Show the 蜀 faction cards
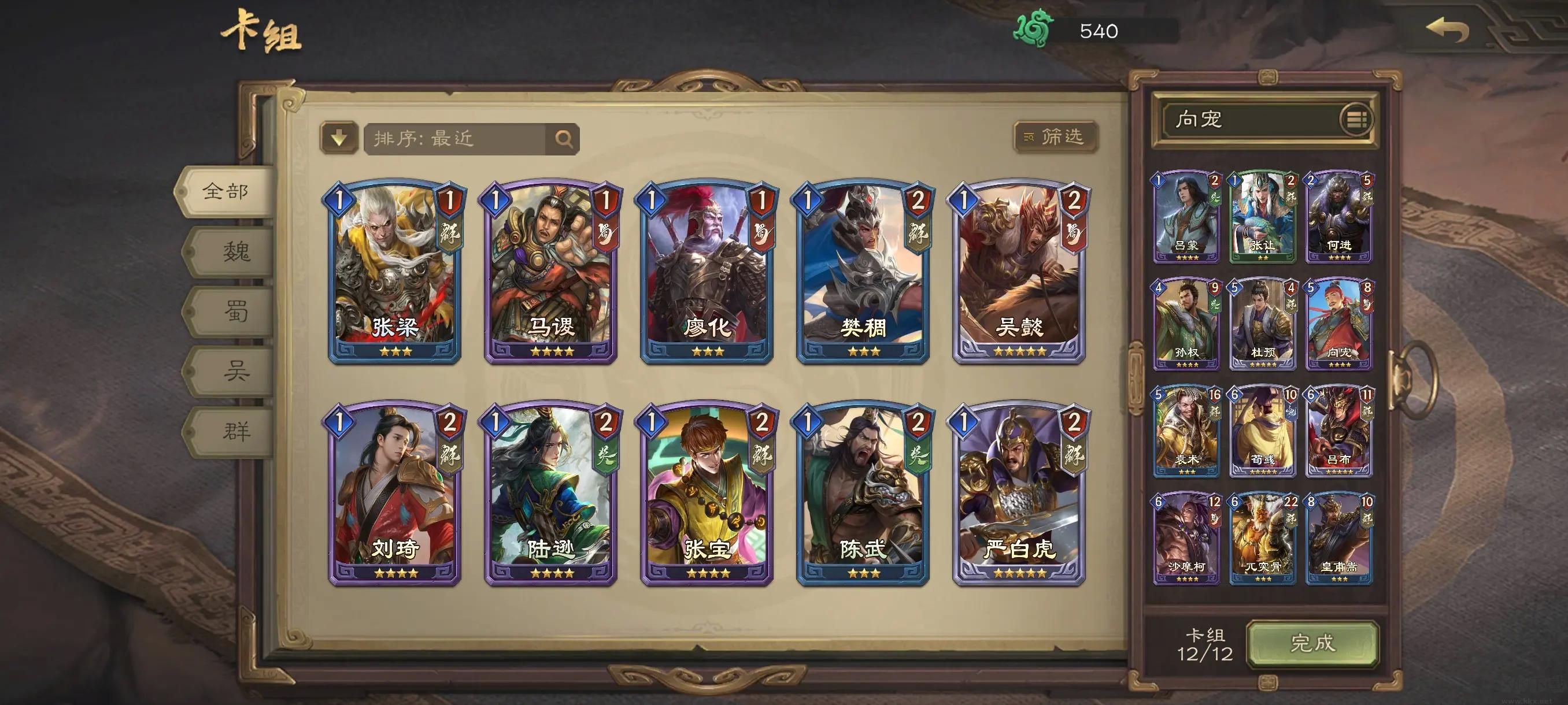 click(235, 311)
